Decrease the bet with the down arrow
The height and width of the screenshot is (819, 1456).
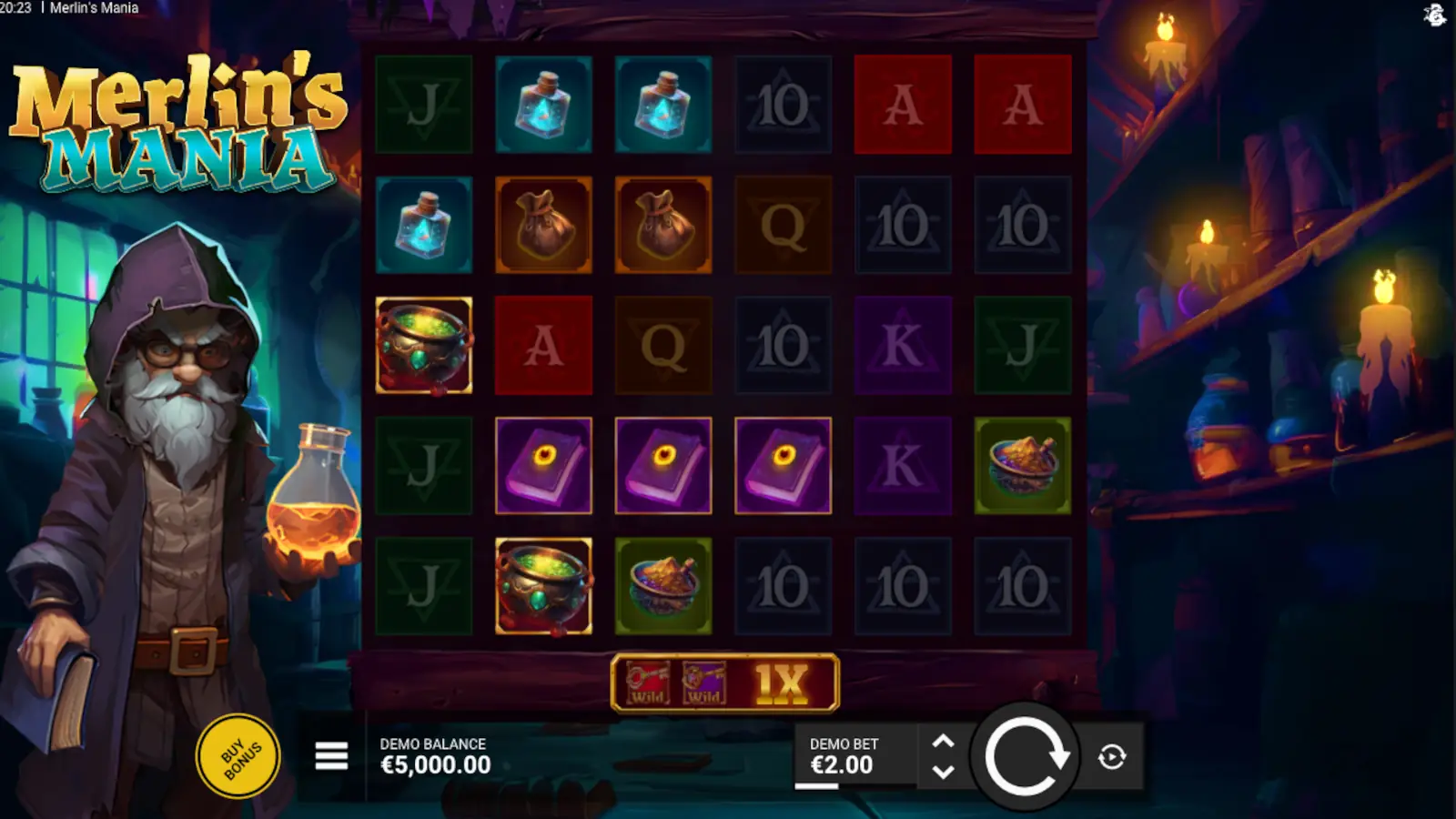[x=942, y=773]
